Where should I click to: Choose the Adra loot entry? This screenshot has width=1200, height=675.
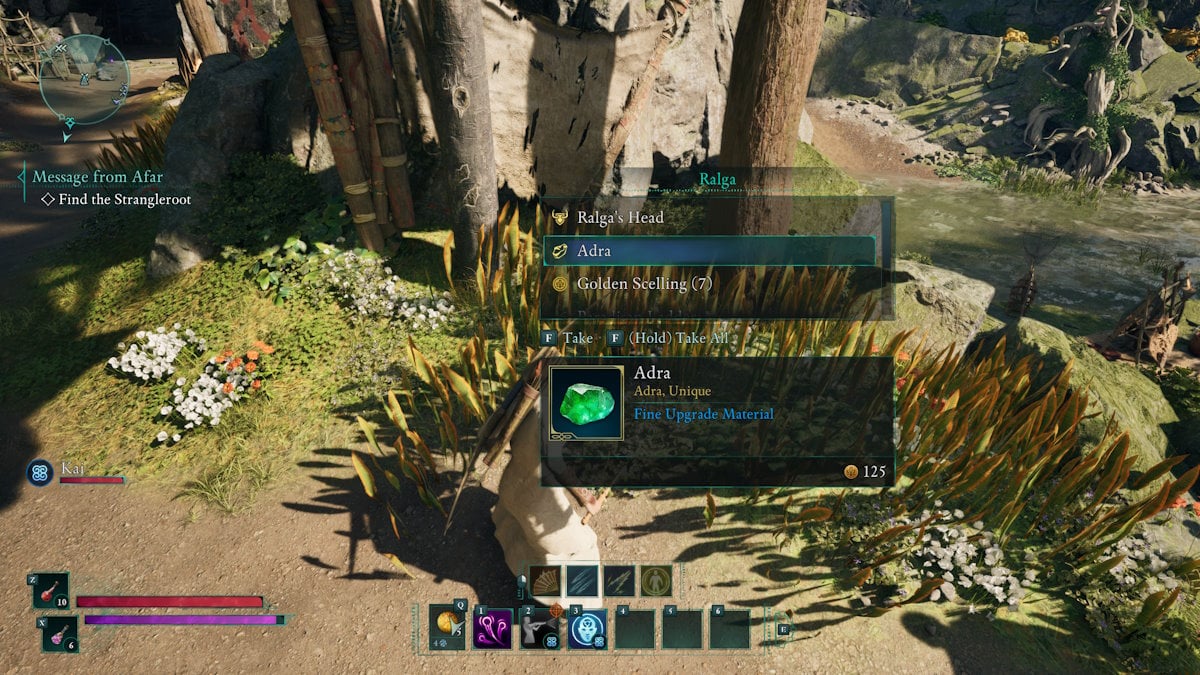pyautogui.click(x=708, y=251)
